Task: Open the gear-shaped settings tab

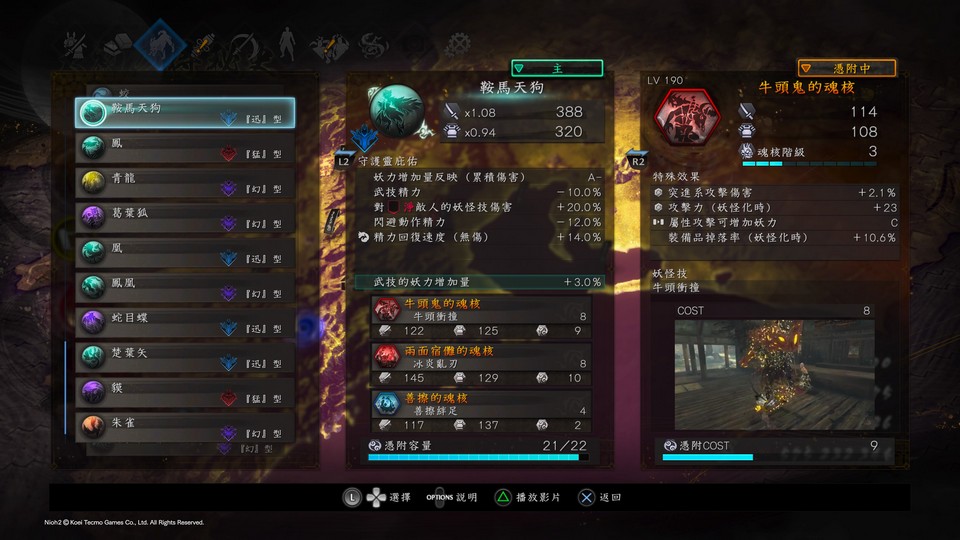Action: [x=459, y=45]
